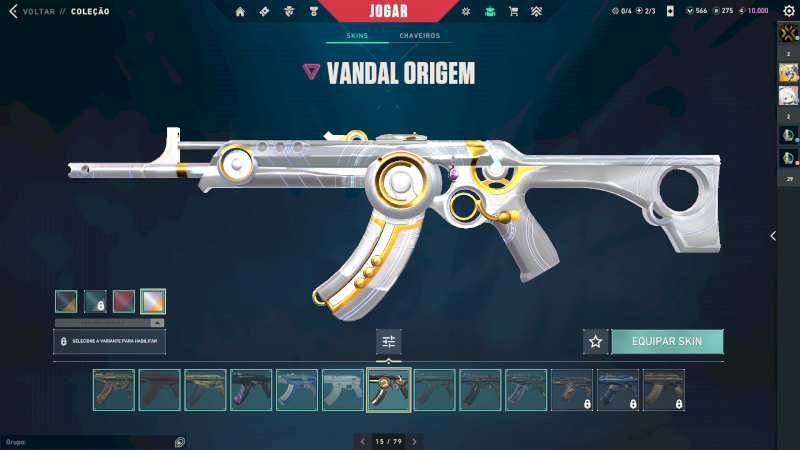Select the locked blue Vandal skin thumbnail
This screenshot has width=800, height=450.
618,390
